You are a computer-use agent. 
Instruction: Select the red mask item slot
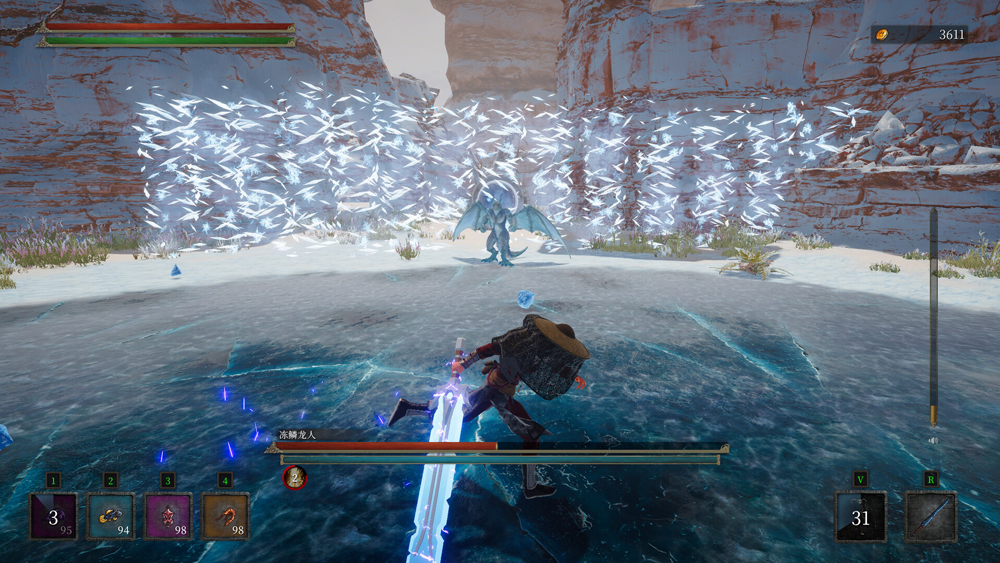coord(168,516)
